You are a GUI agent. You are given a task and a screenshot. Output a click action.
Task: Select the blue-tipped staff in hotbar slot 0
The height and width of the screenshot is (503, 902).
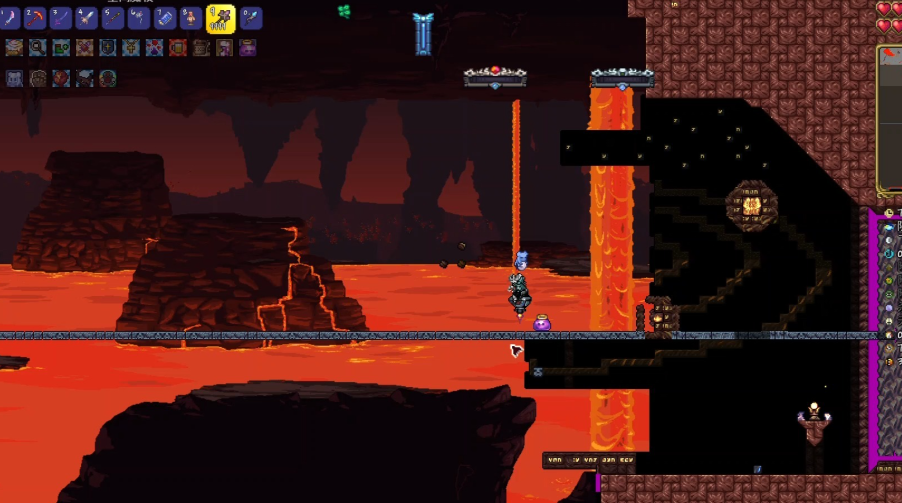pos(249,18)
